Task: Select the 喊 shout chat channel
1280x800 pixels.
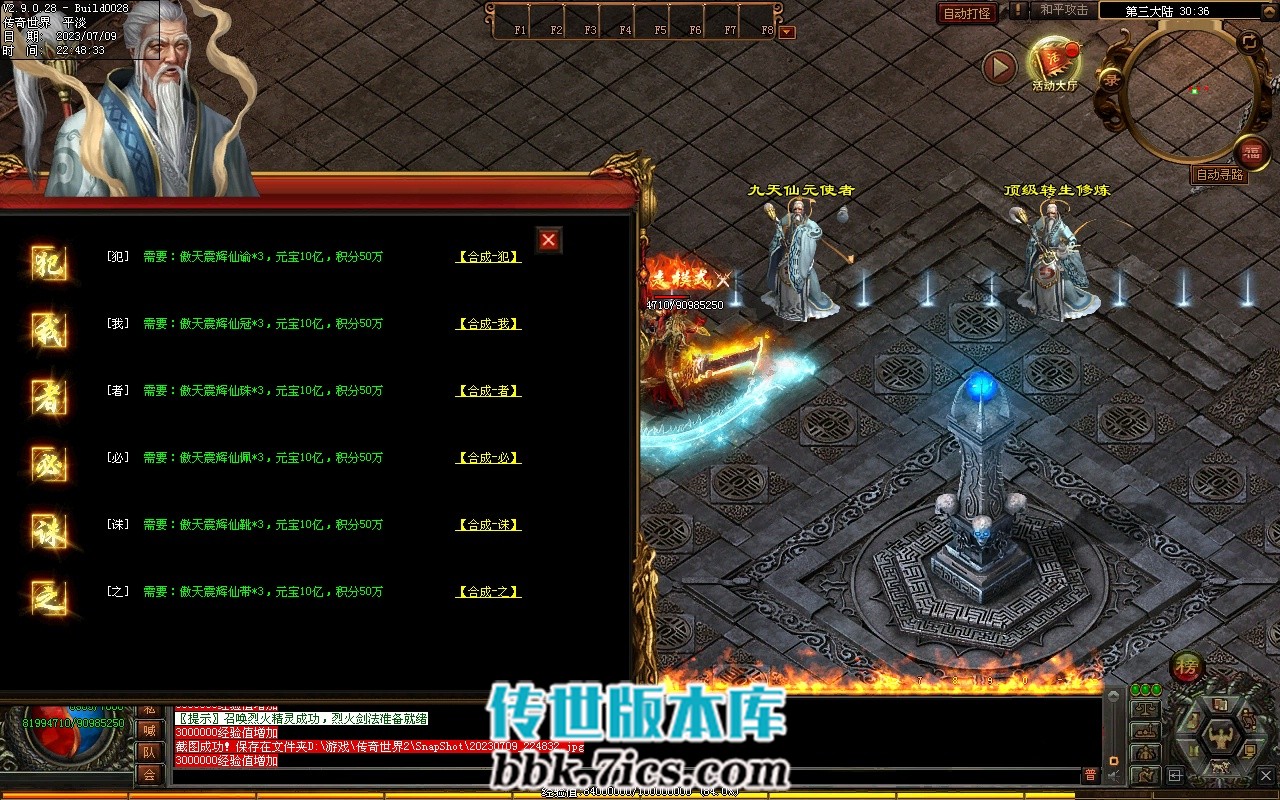Action: (149, 730)
